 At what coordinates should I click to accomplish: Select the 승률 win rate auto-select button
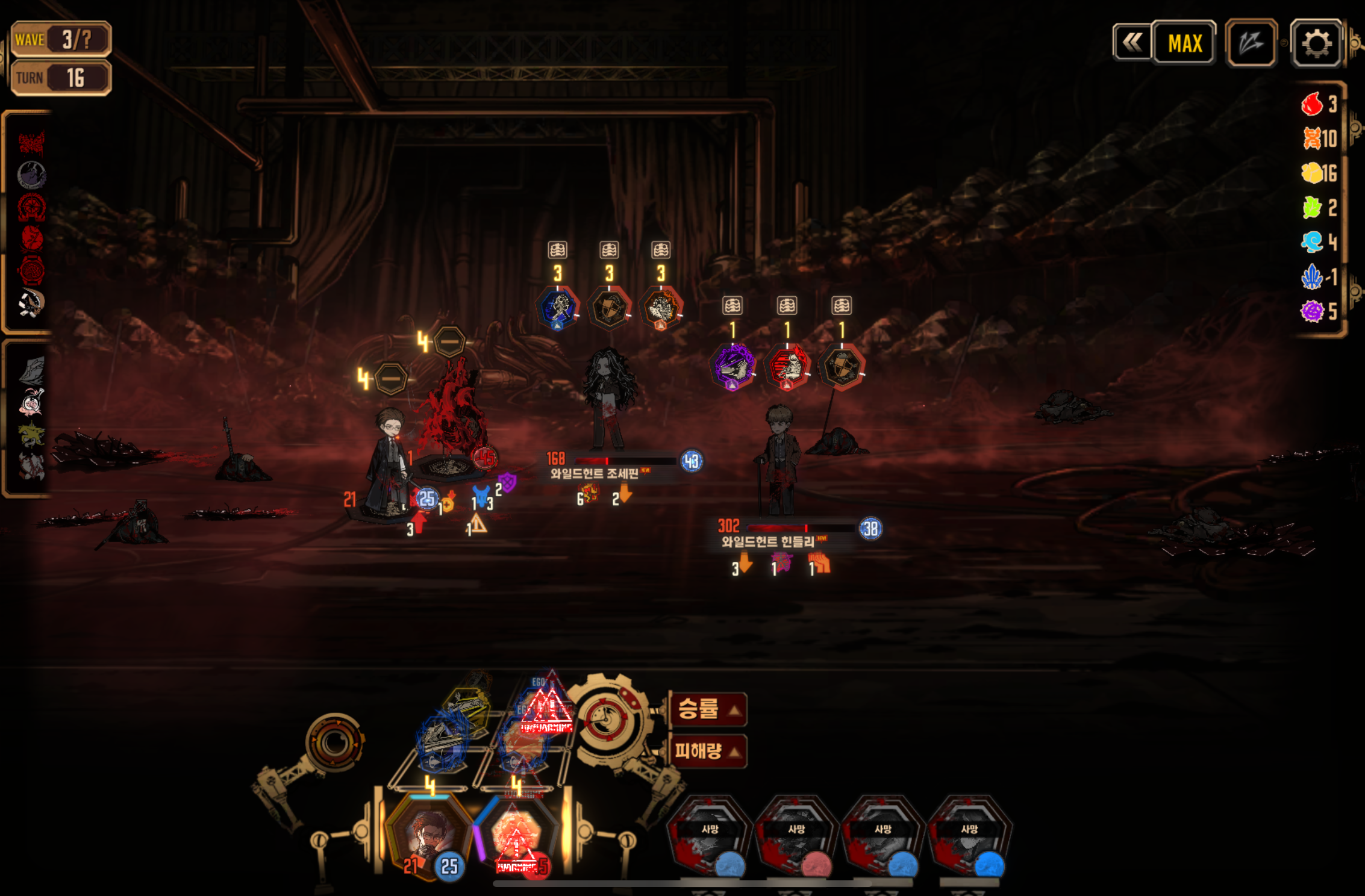pyautogui.click(x=708, y=709)
